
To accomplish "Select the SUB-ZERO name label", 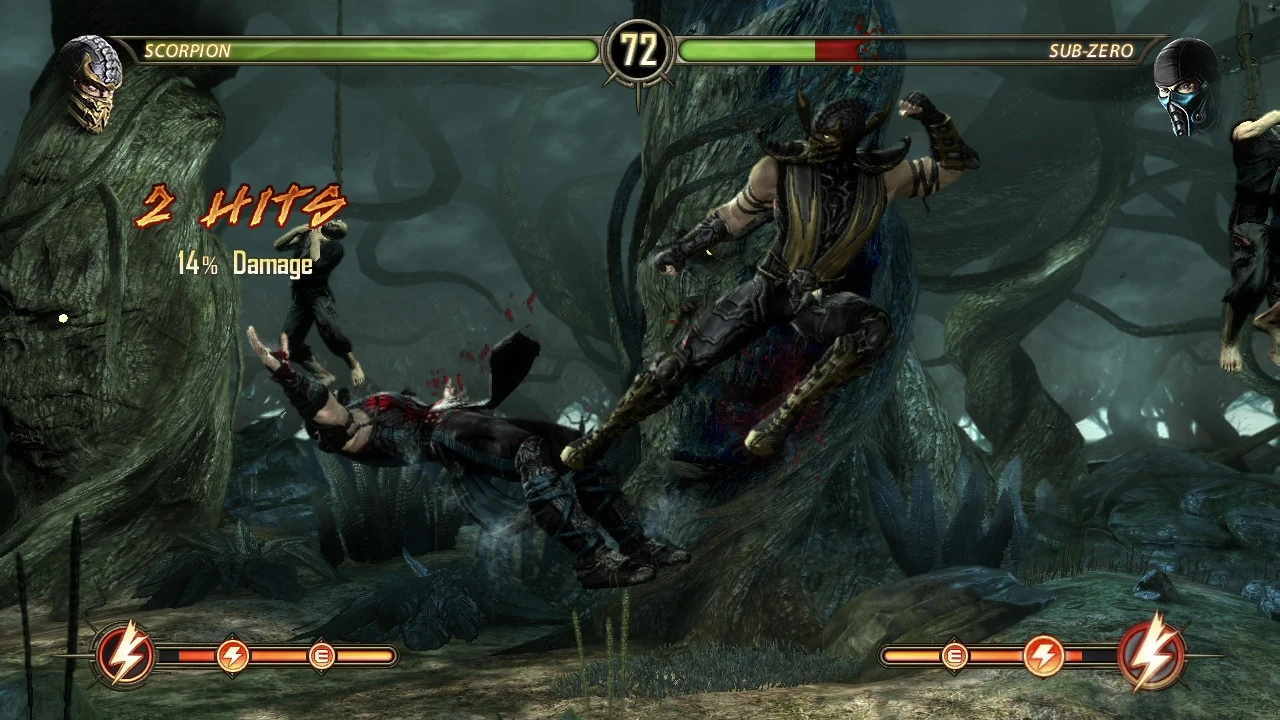I will tap(1089, 51).
